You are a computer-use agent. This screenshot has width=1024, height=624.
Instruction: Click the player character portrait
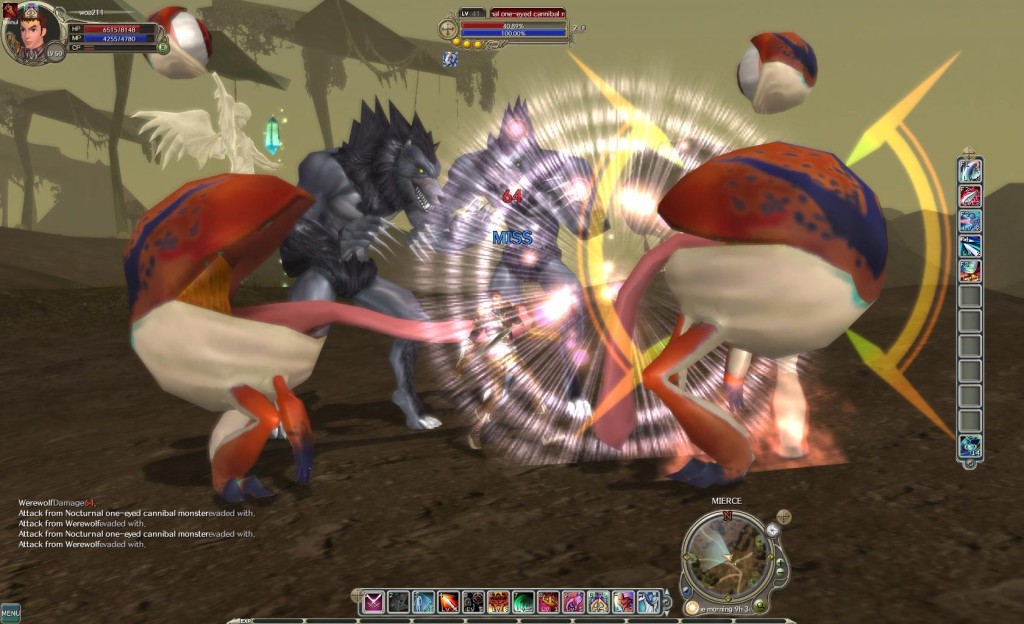(26, 31)
